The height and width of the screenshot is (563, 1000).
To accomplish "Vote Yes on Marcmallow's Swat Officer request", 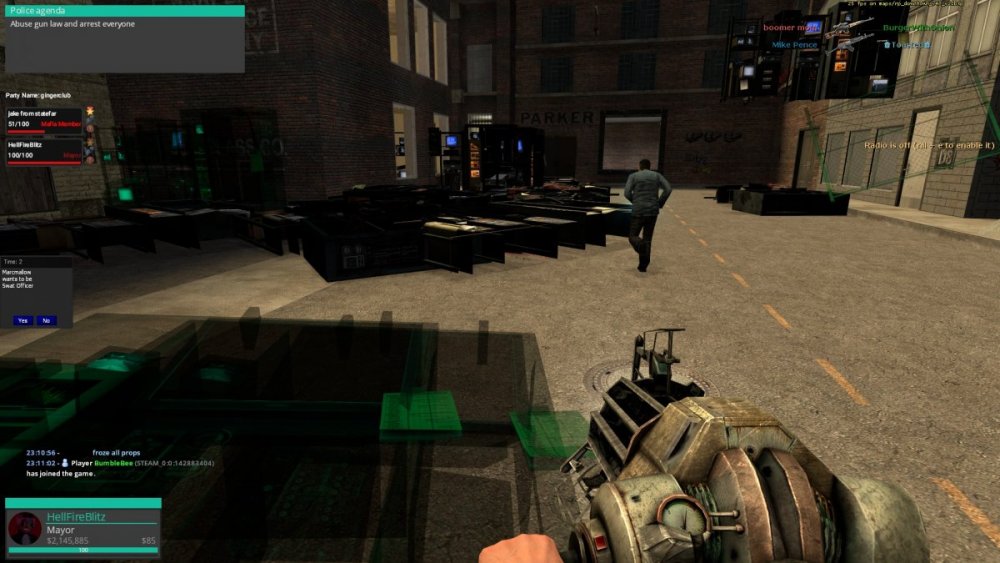I will click(23, 321).
